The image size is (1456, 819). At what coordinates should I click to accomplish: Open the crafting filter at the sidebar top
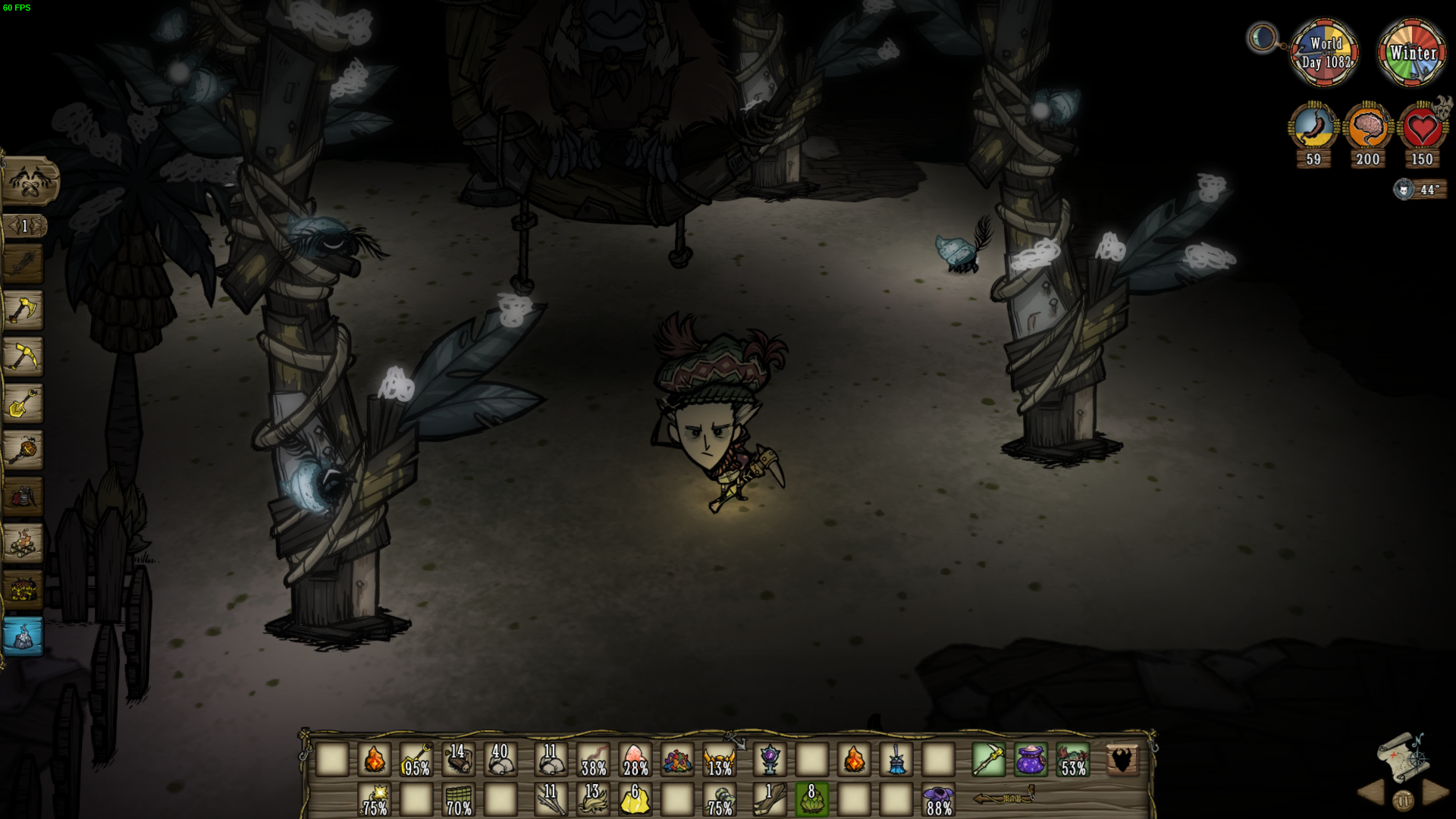coord(30,182)
